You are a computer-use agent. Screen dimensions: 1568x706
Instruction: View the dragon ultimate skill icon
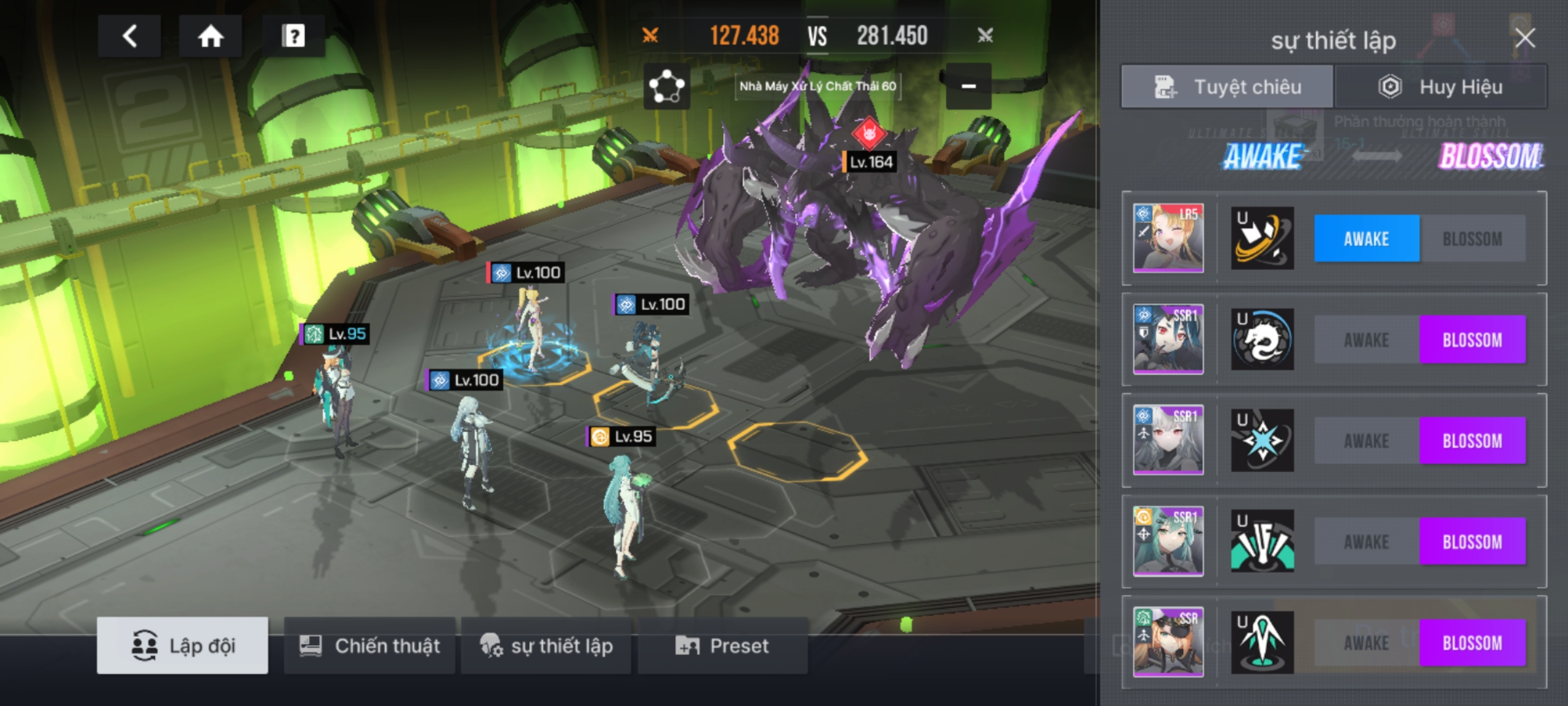click(x=1262, y=340)
